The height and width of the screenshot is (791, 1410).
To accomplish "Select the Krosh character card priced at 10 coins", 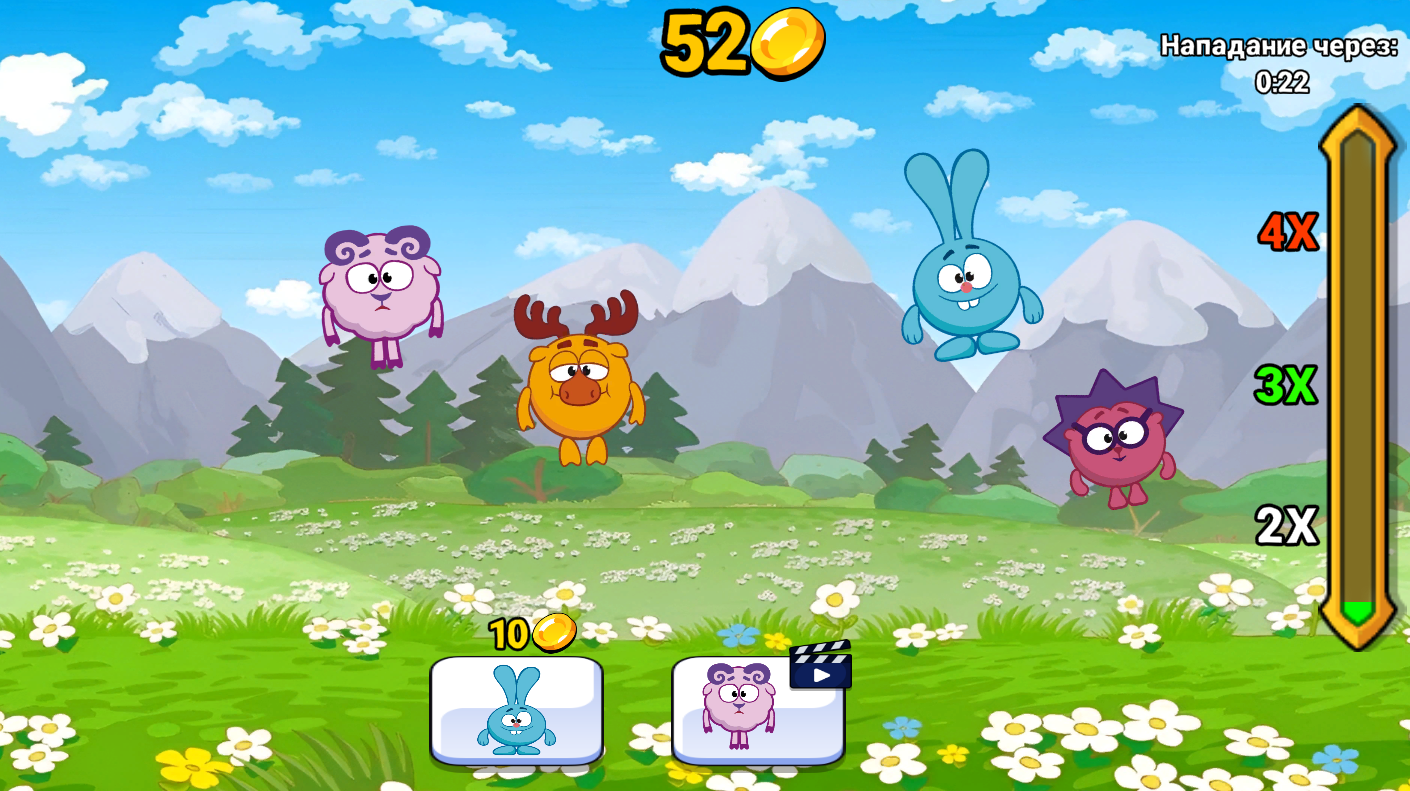I will click(x=517, y=712).
